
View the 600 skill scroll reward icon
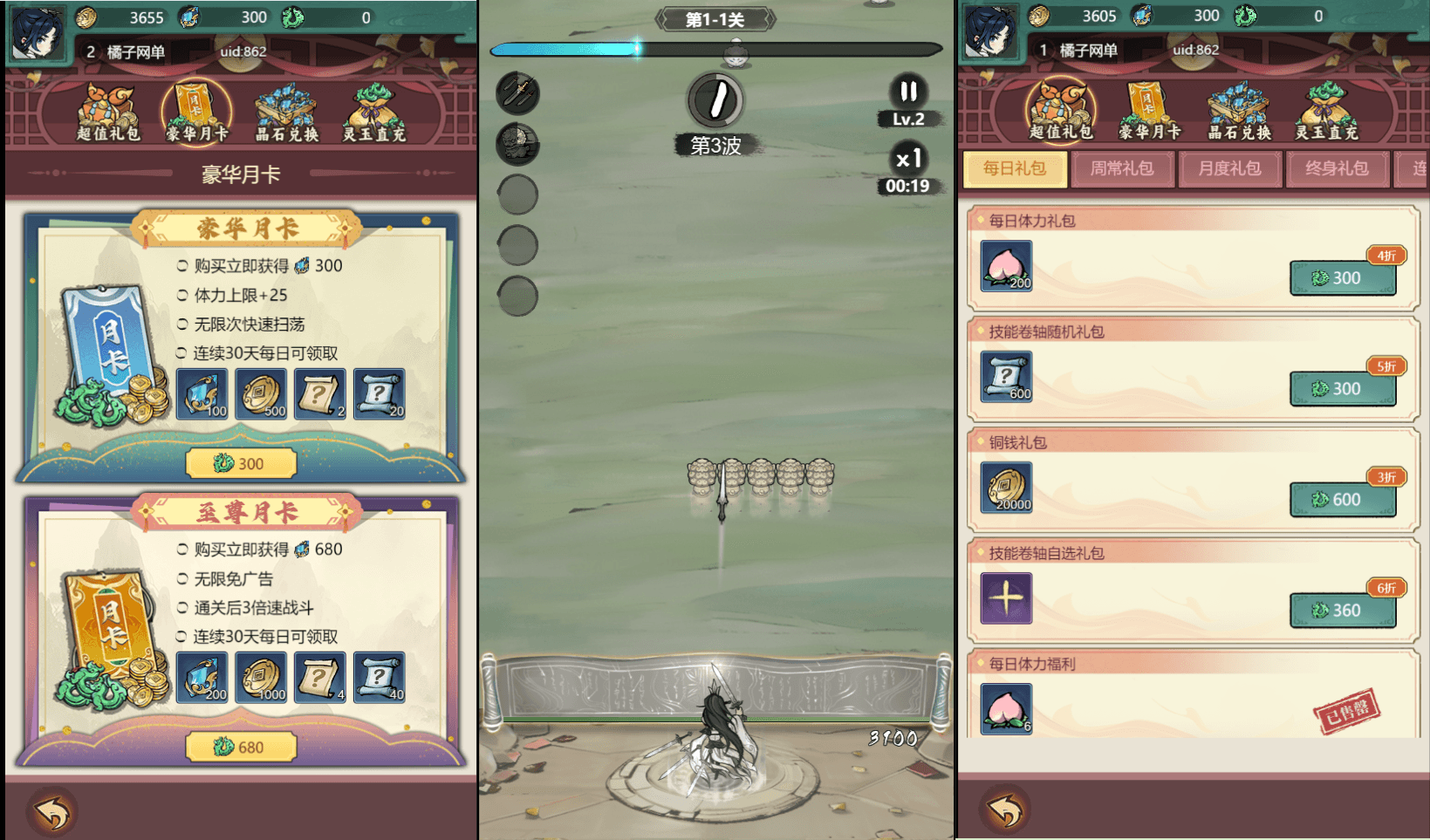[x=1007, y=376]
